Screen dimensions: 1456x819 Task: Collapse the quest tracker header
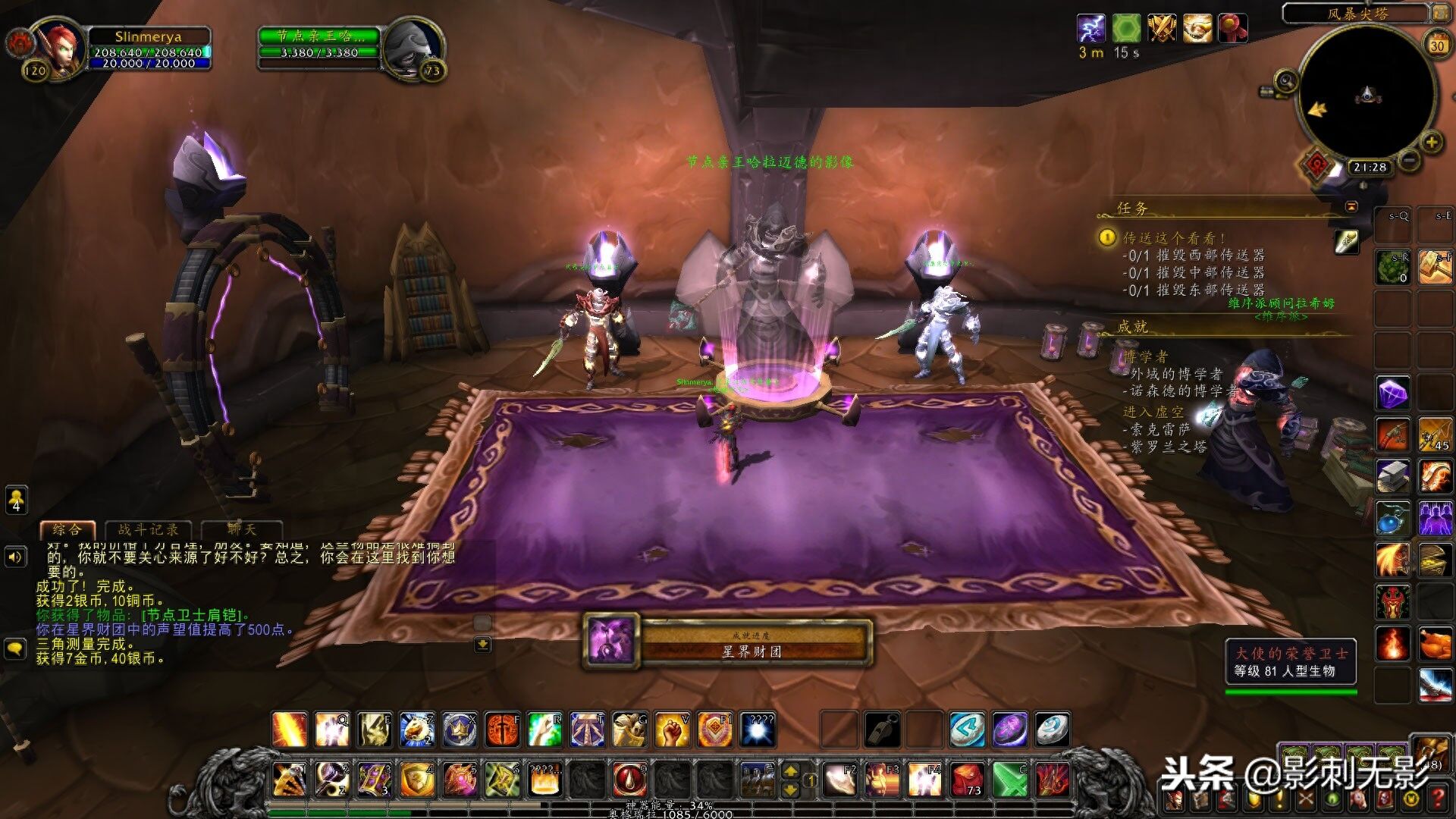(x=1351, y=206)
